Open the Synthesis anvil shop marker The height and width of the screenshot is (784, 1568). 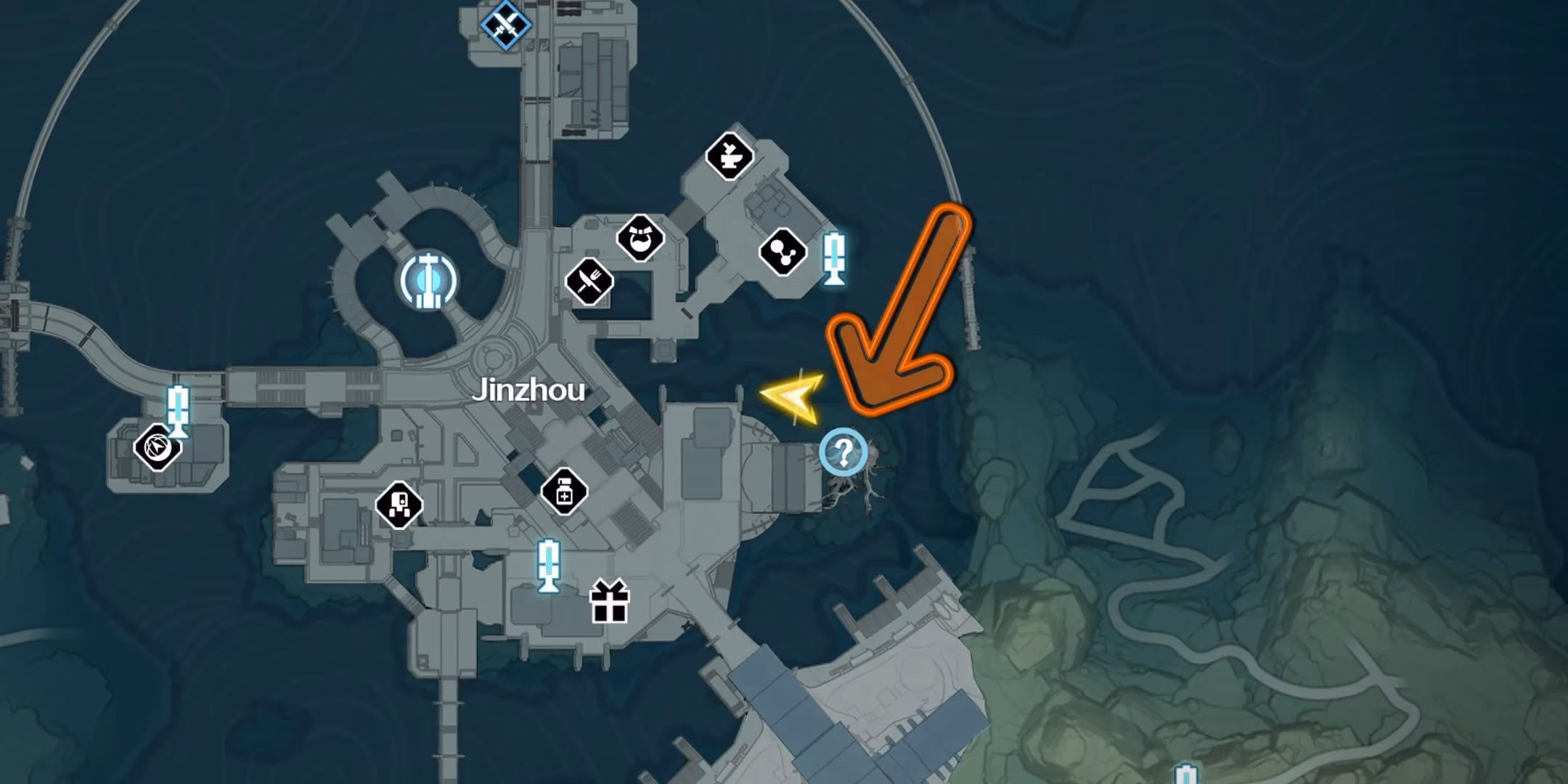pyautogui.click(x=728, y=155)
